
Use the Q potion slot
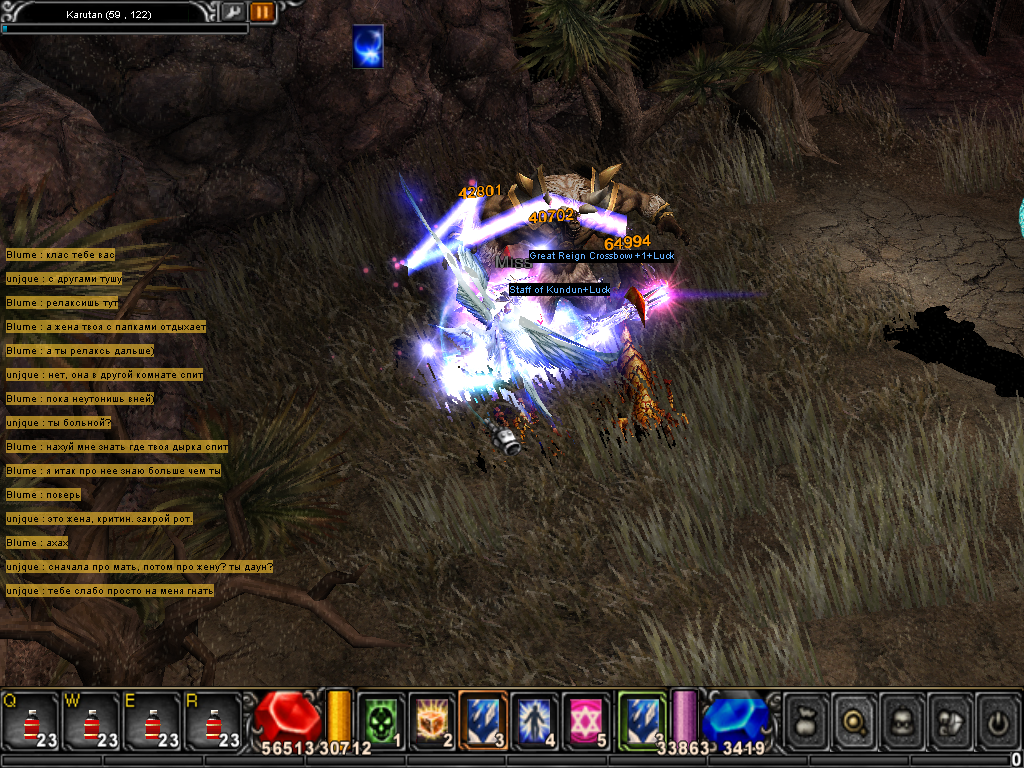click(x=30, y=720)
